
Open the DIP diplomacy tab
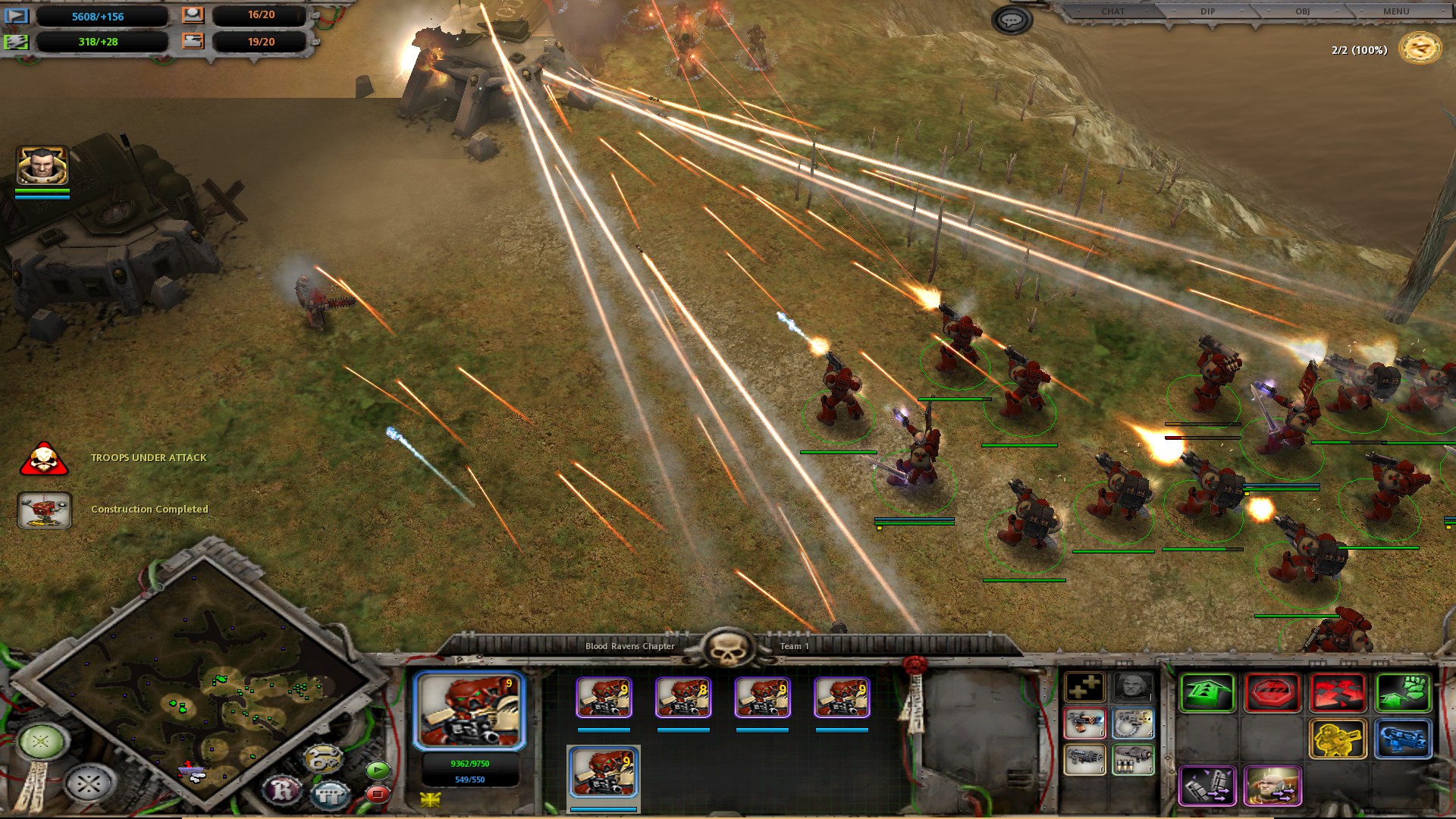[x=1208, y=11]
